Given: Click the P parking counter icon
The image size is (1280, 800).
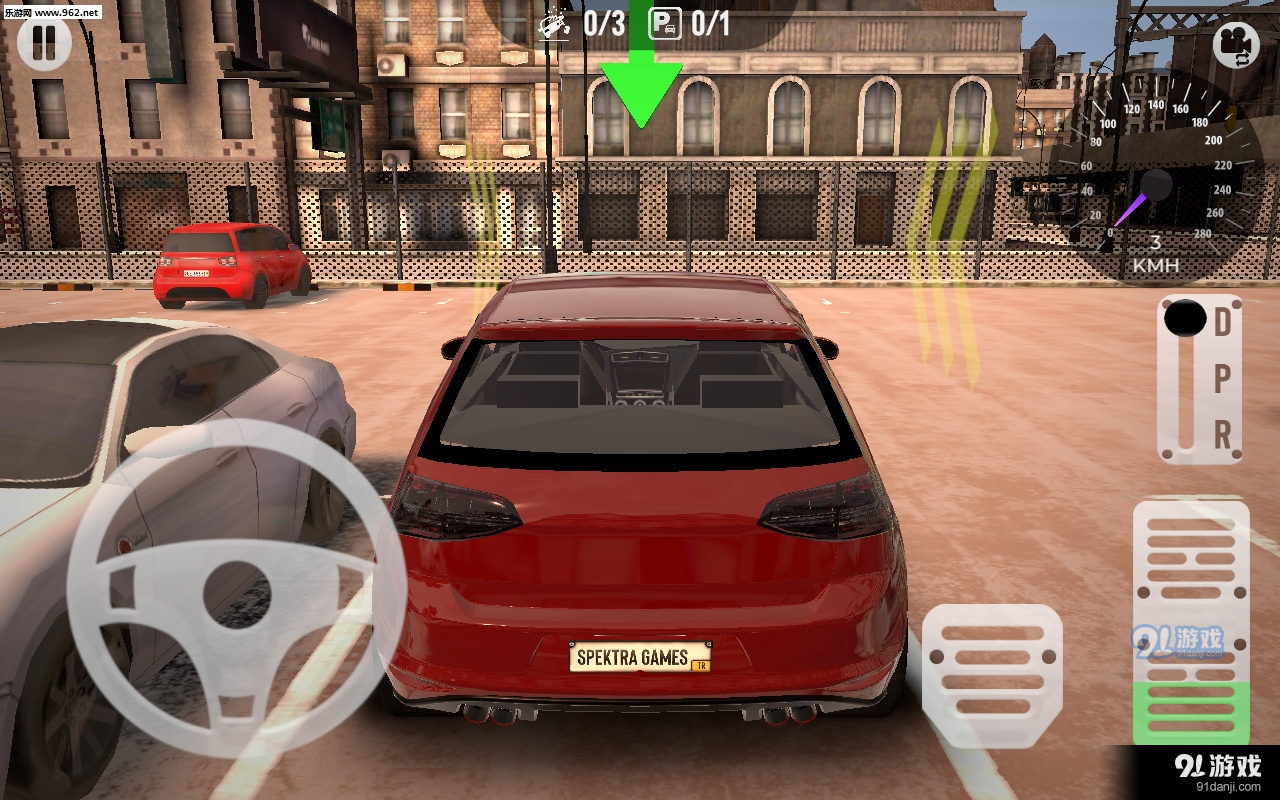Looking at the screenshot, I should coord(665,25).
